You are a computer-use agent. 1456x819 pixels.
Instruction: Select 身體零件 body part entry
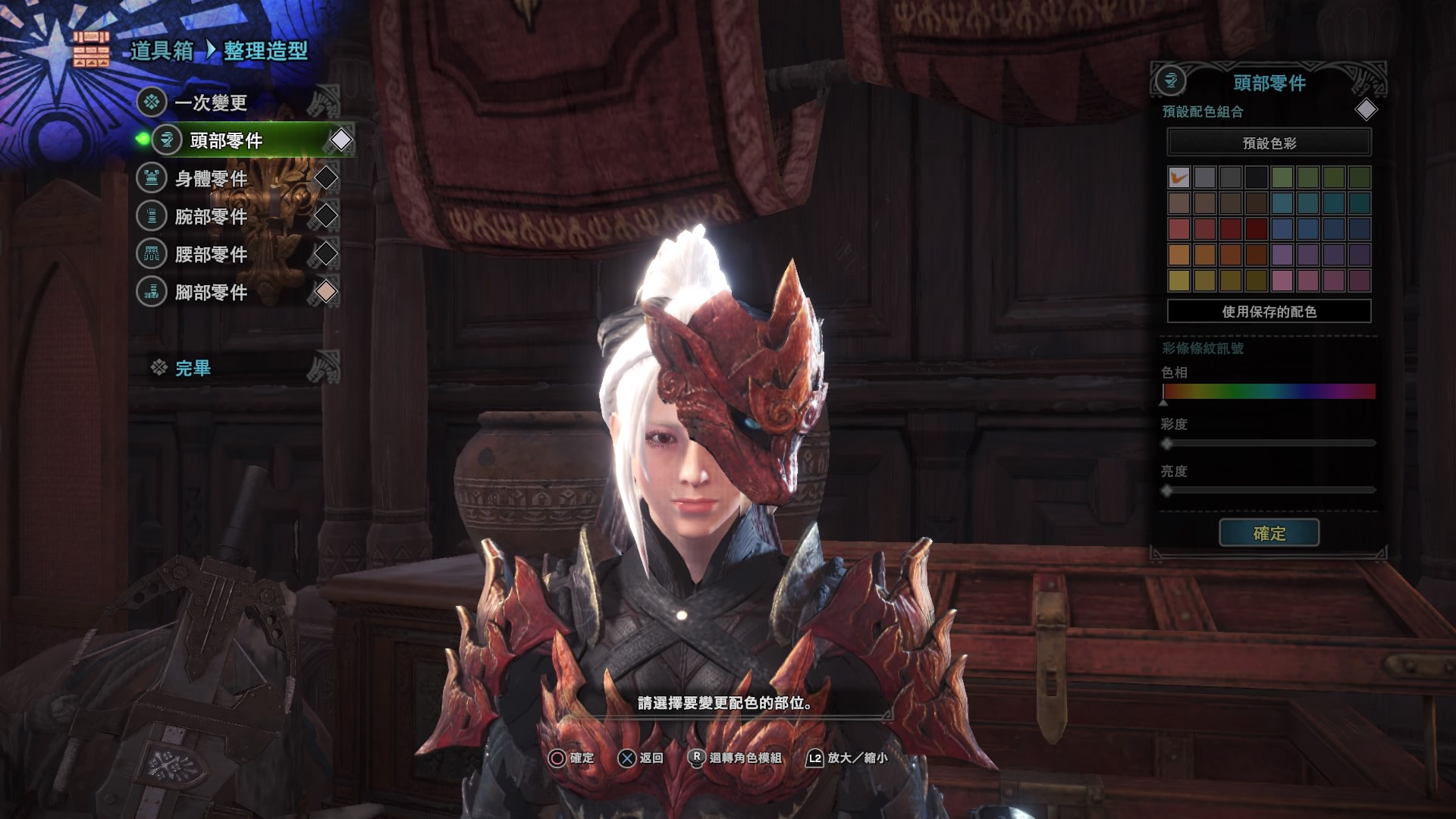211,178
